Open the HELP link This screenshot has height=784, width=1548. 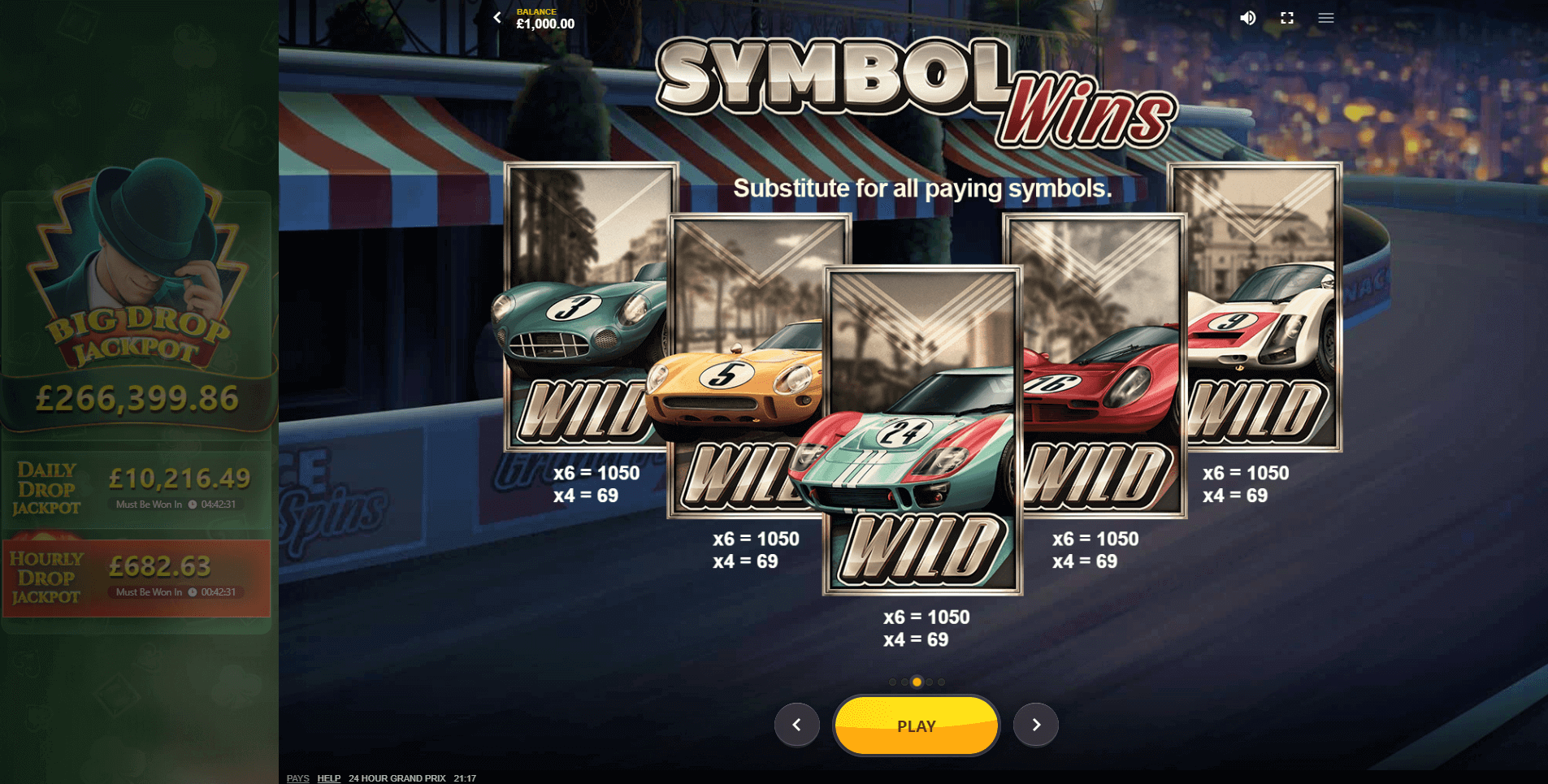coord(328,778)
